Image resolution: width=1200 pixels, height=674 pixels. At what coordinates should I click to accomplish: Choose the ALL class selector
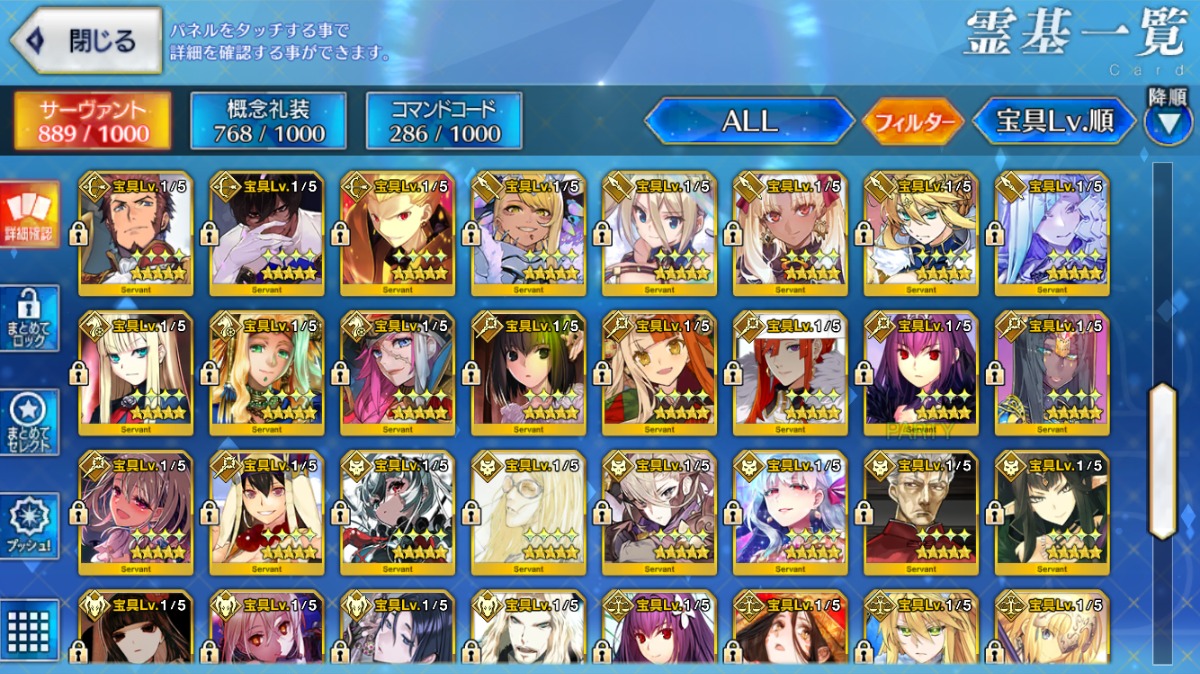tap(750, 122)
